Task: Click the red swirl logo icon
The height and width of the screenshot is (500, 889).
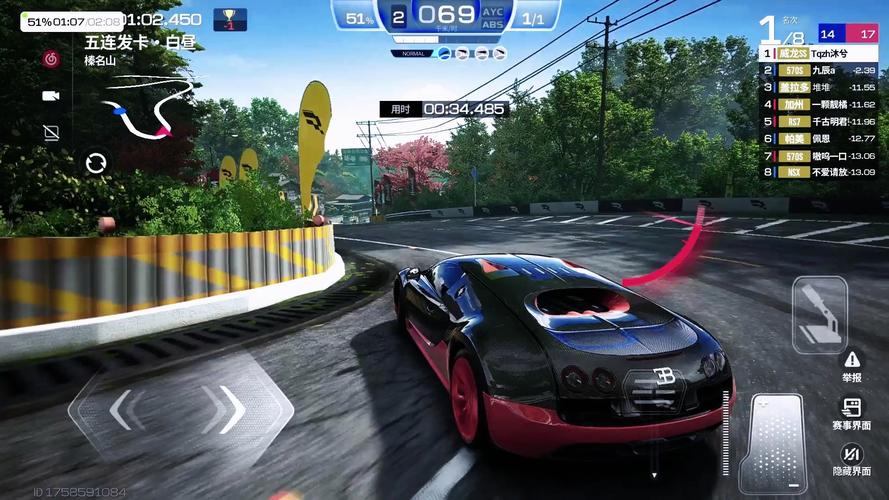Action: pos(51,59)
